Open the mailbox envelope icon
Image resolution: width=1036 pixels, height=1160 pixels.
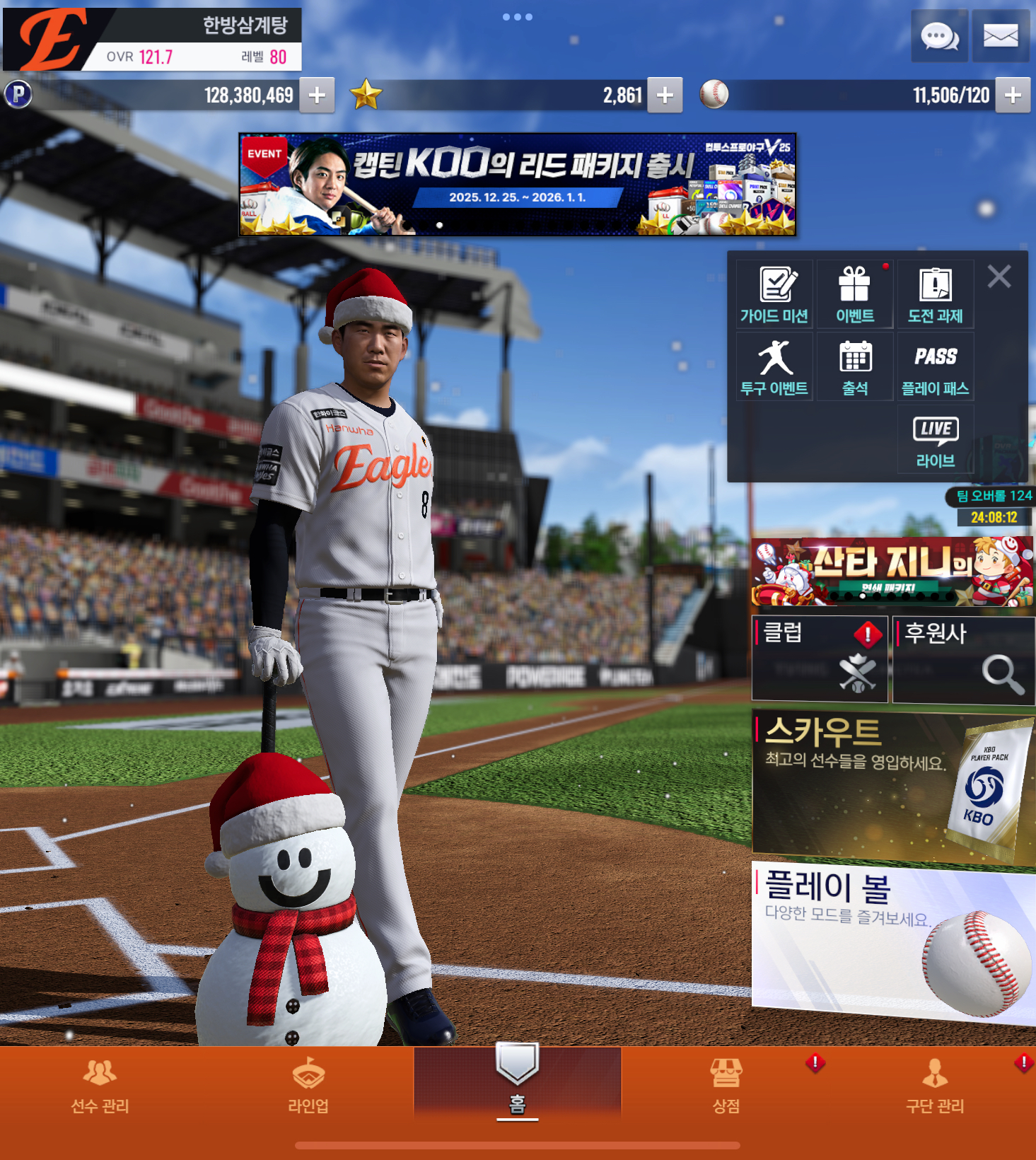pos(1001,36)
